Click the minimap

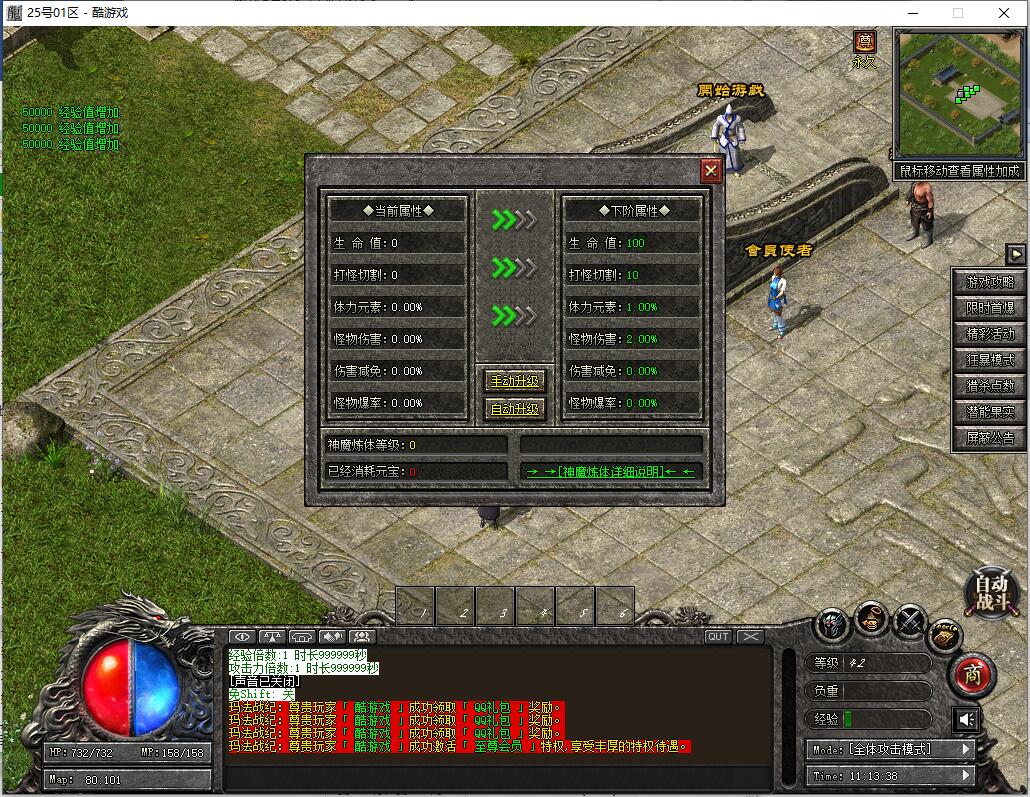(960, 93)
